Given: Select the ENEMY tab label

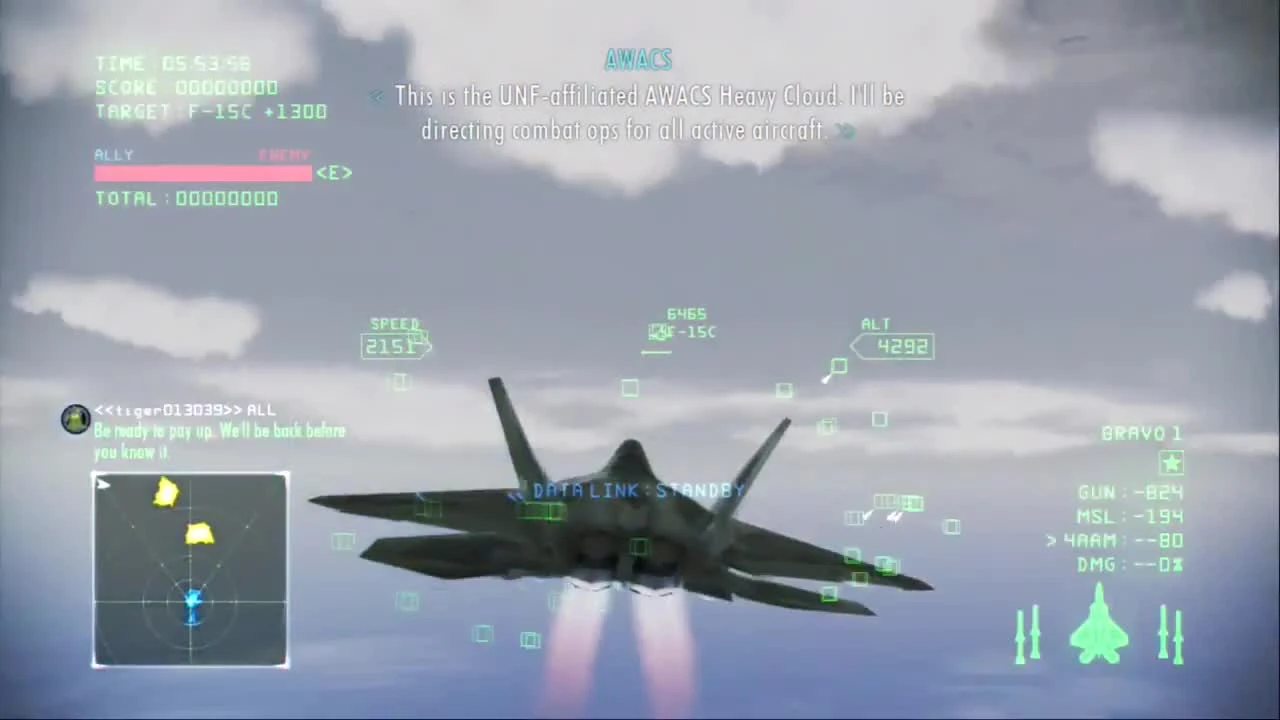Looking at the screenshot, I should [x=284, y=154].
